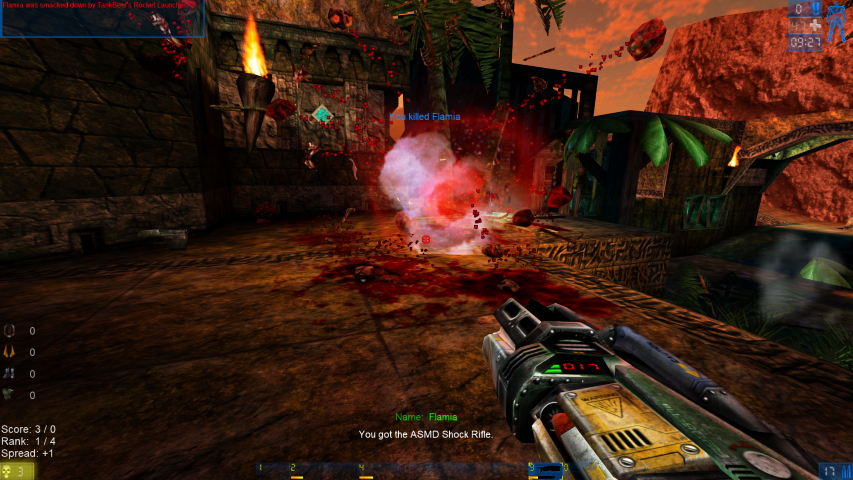Click the yellow skull frag counter
This screenshot has width=853, height=480.
point(9,470)
